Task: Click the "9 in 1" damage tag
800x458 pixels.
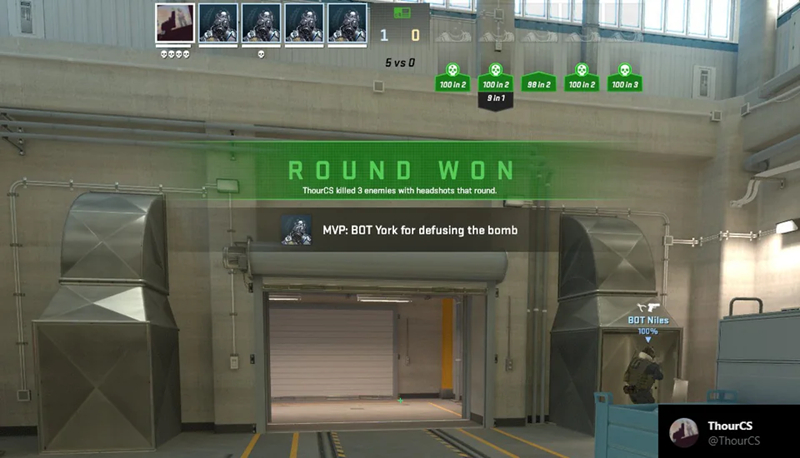Action: 494,99
